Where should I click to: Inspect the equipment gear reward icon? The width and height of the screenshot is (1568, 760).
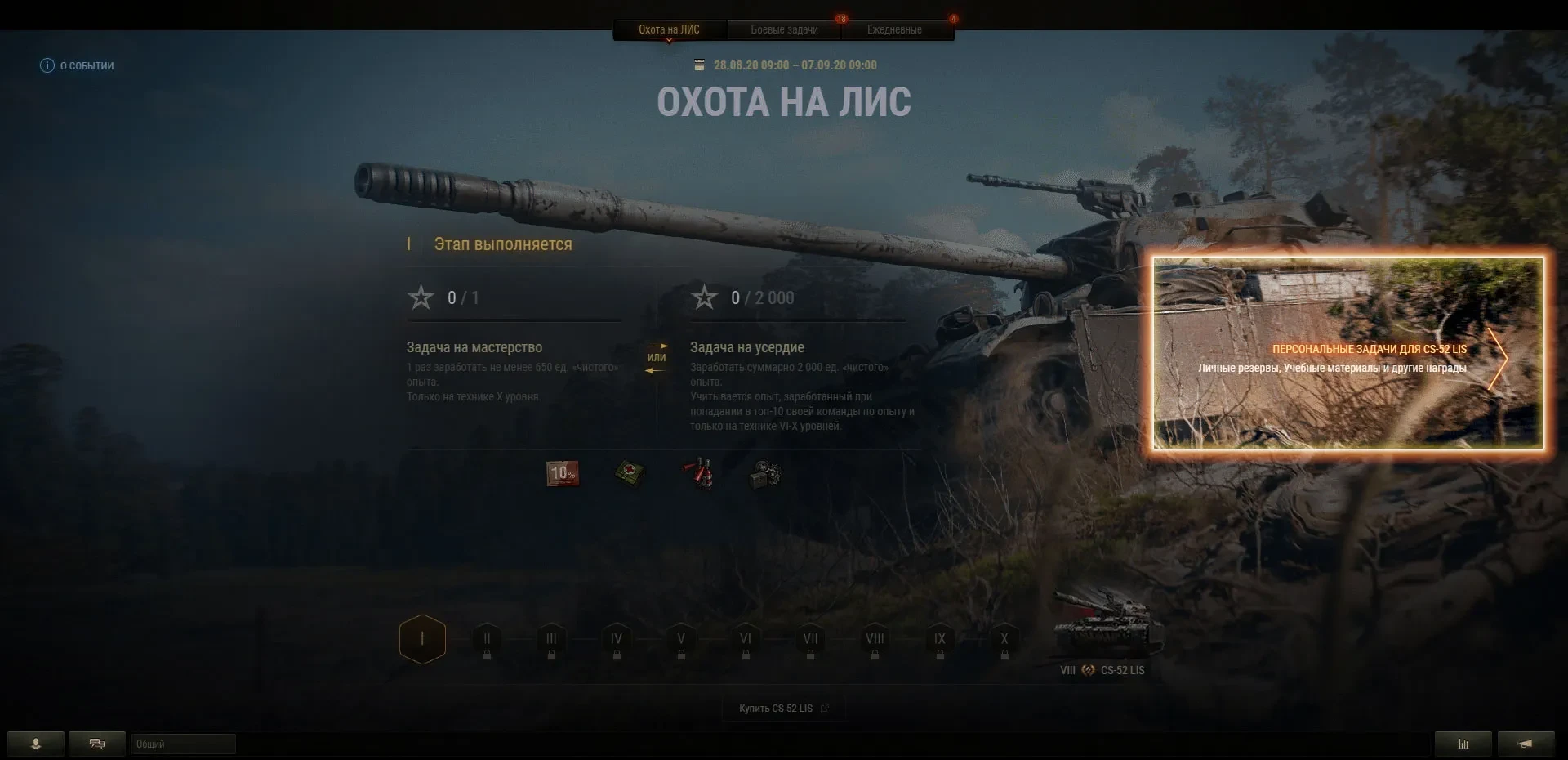[x=765, y=473]
